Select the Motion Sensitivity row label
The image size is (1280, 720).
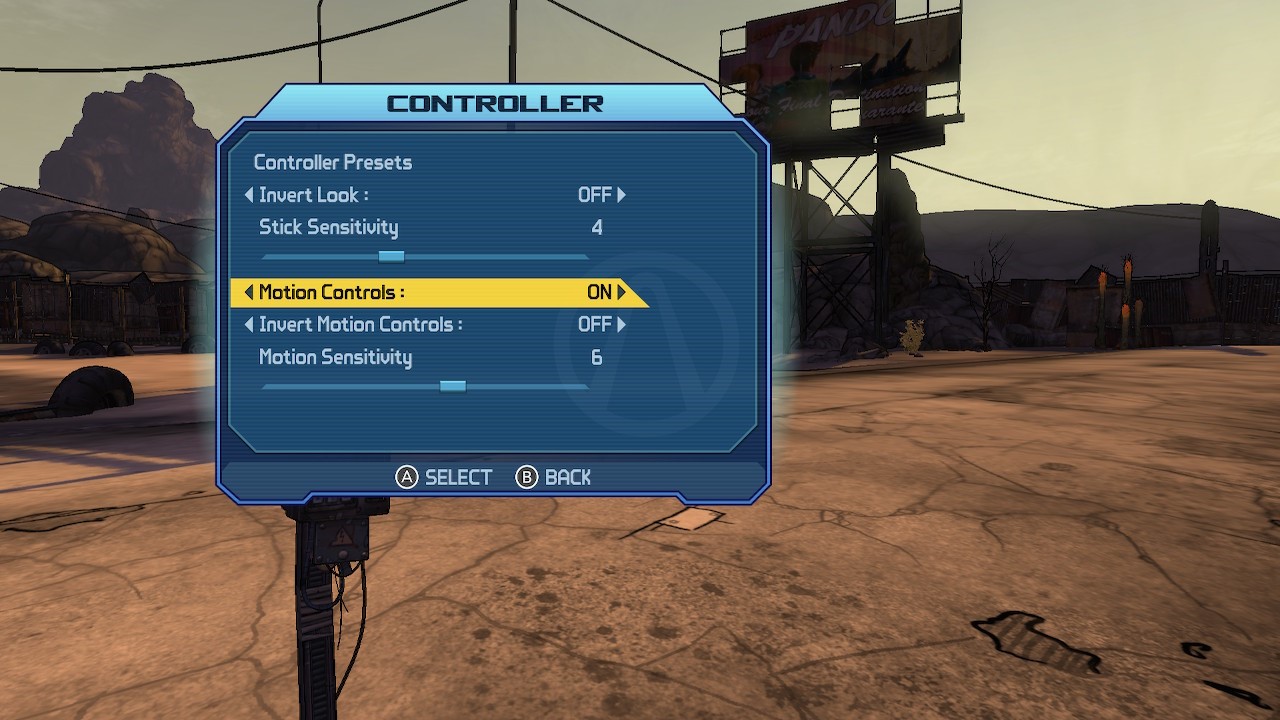335,357
